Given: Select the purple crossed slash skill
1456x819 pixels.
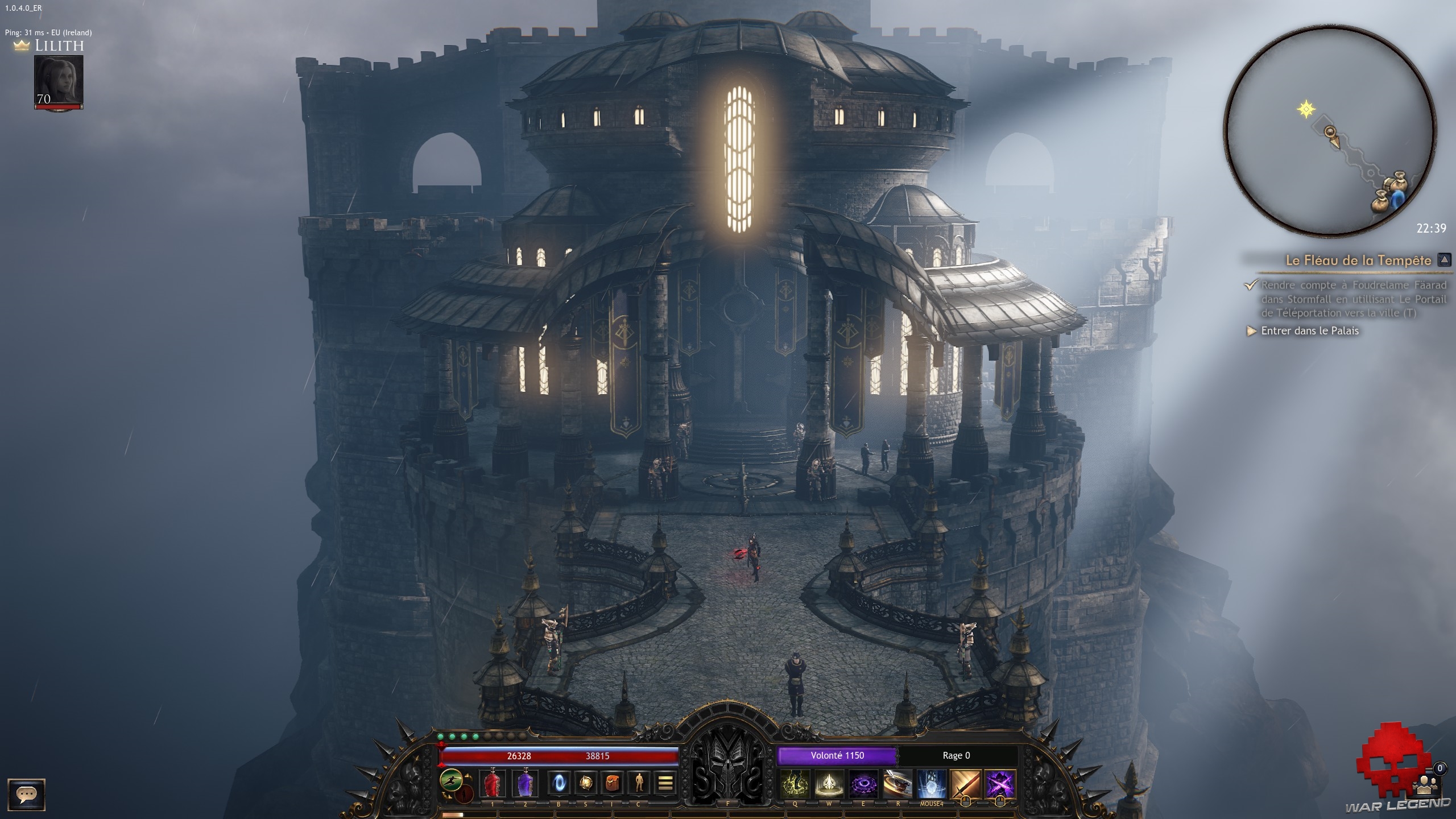Looking at the screenshot, I should pos(1000,784).
